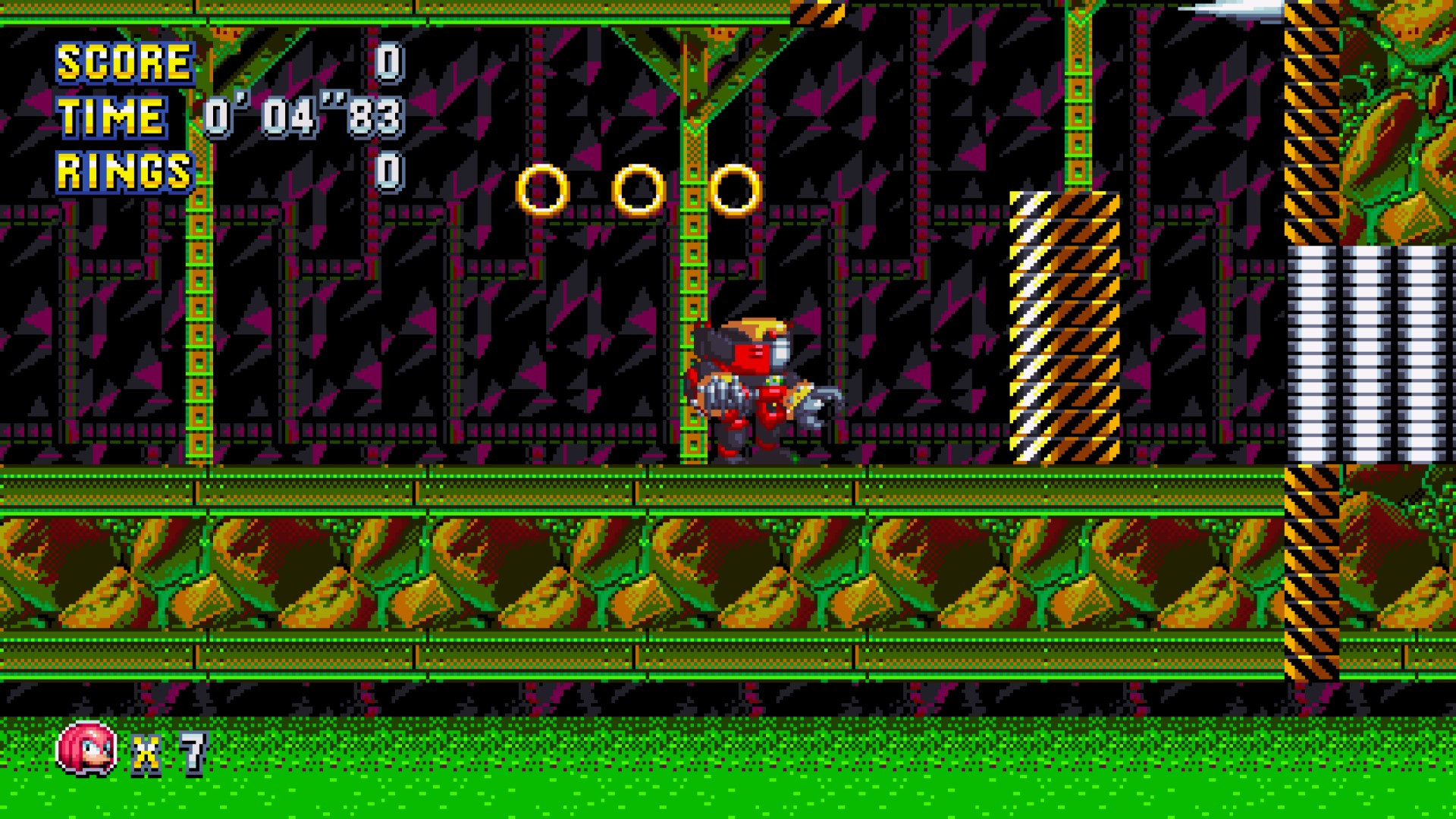Click the ring counter showing zero

pyautogui.click(x=391, y=168)
